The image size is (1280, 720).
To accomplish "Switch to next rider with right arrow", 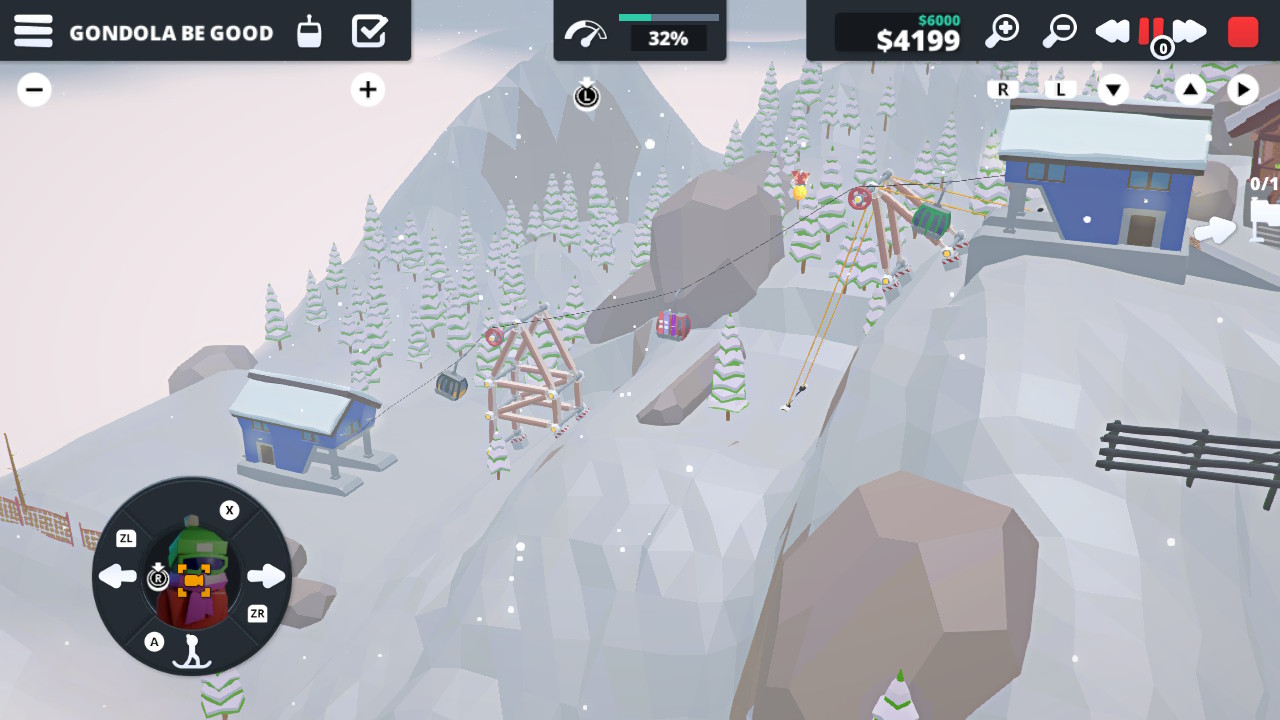I will coord(266,576).
